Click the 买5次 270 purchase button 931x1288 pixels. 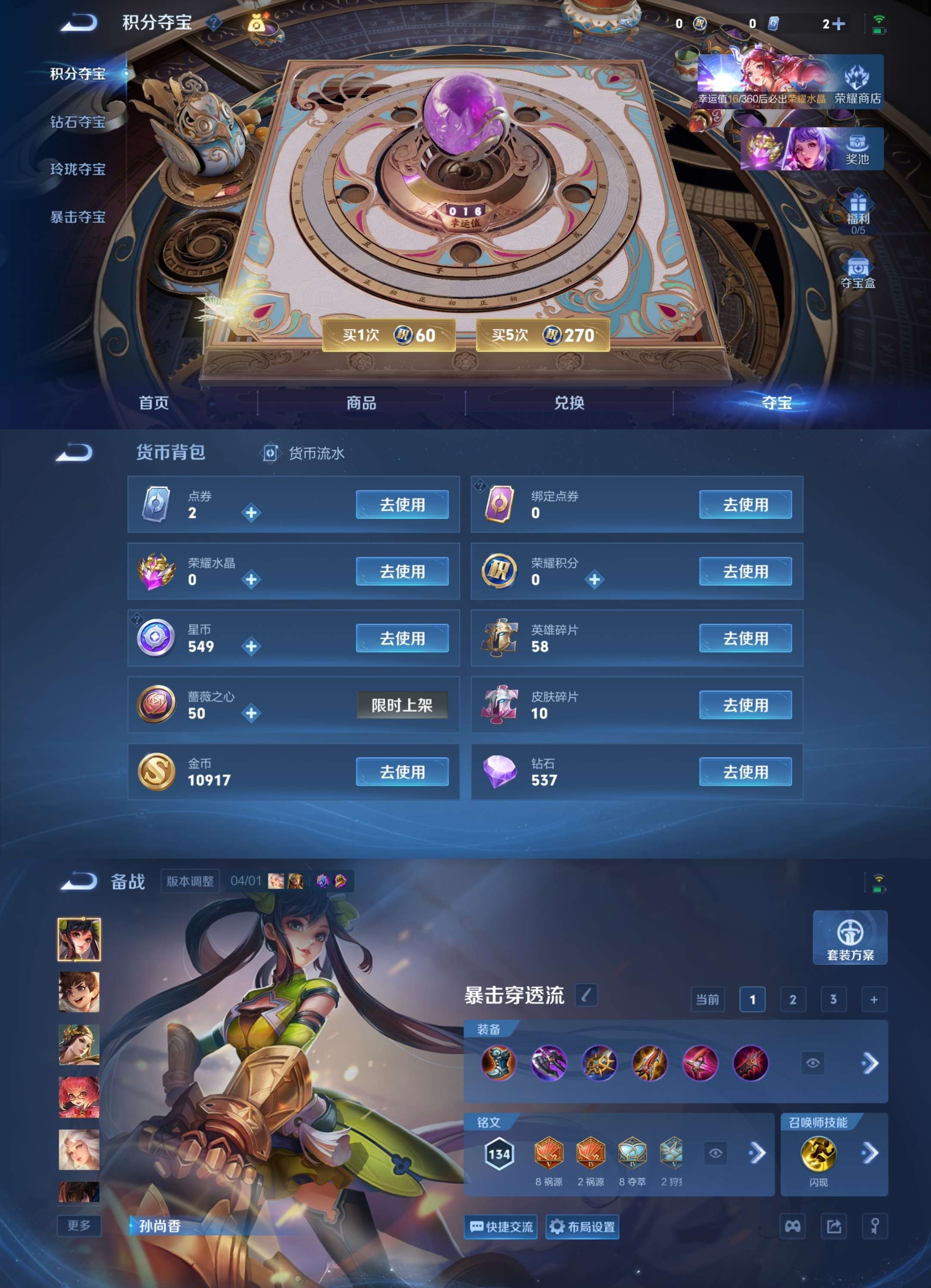coord(542,335)
